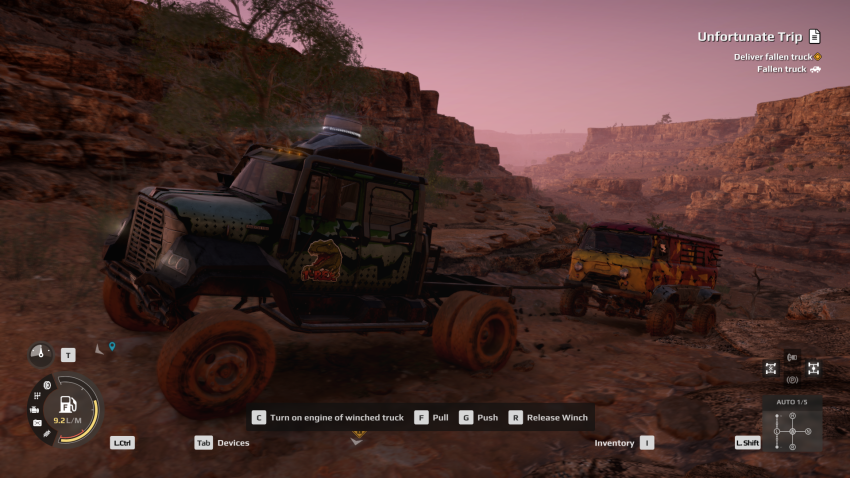
Task: Choose Push winch action
Action: coord(477,417)
